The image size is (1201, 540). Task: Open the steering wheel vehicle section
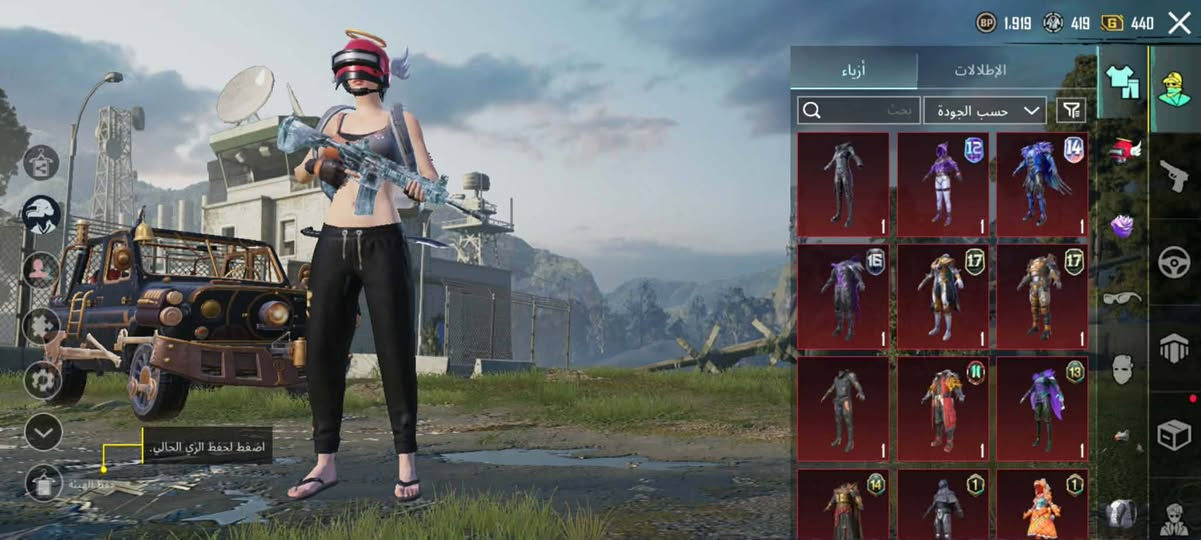pos(1174,263)
